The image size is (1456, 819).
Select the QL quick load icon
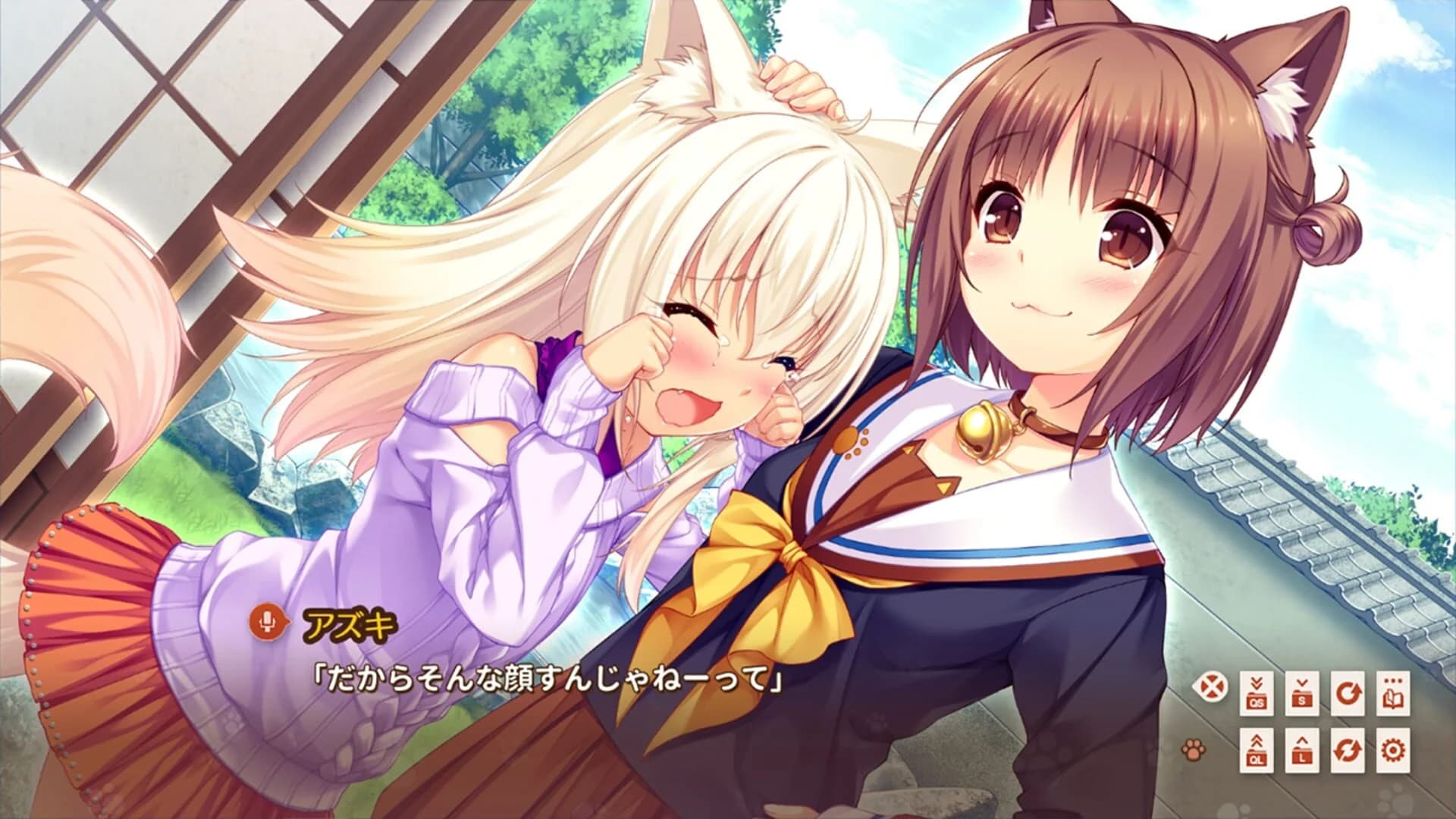point(1257,751)
